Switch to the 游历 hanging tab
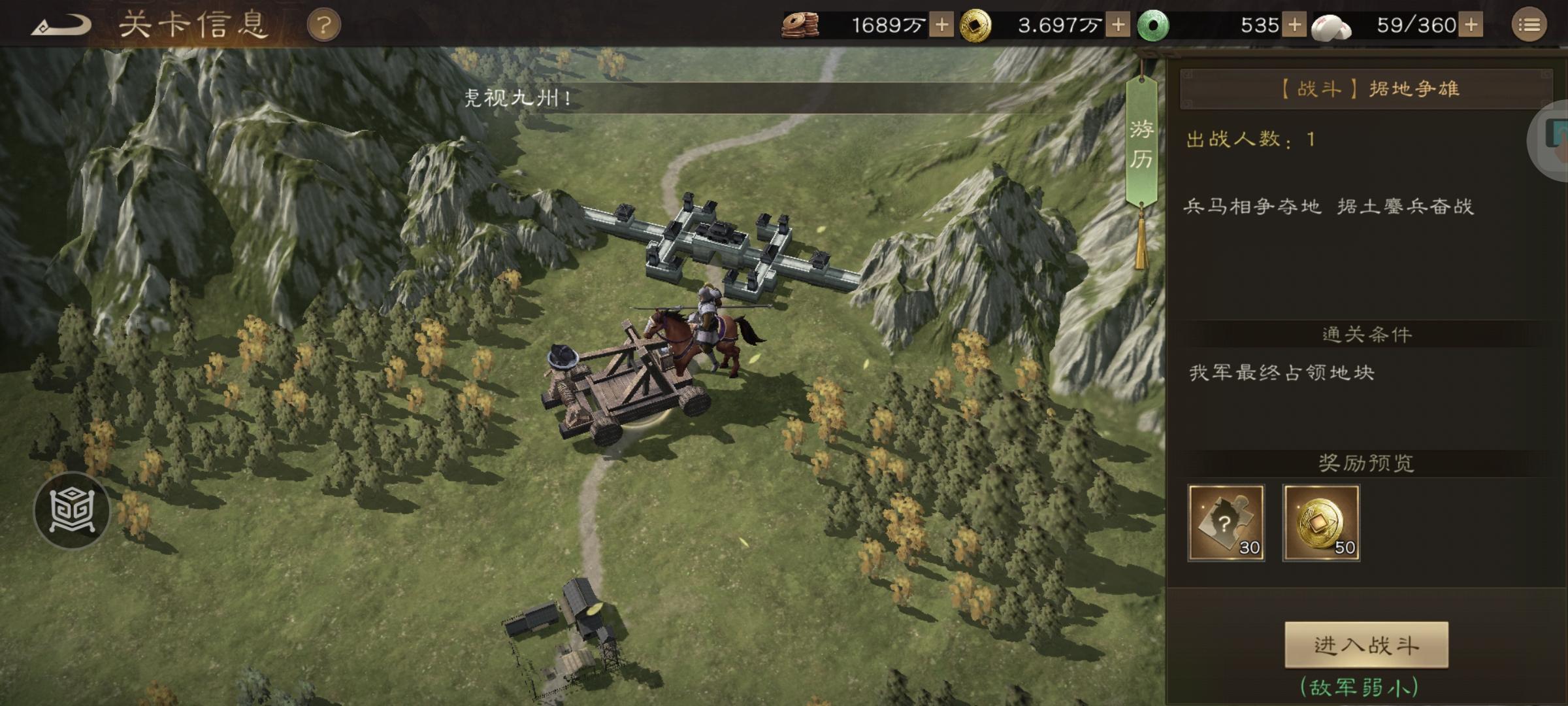This screenshot has height=706, width=1568. 1141,144
